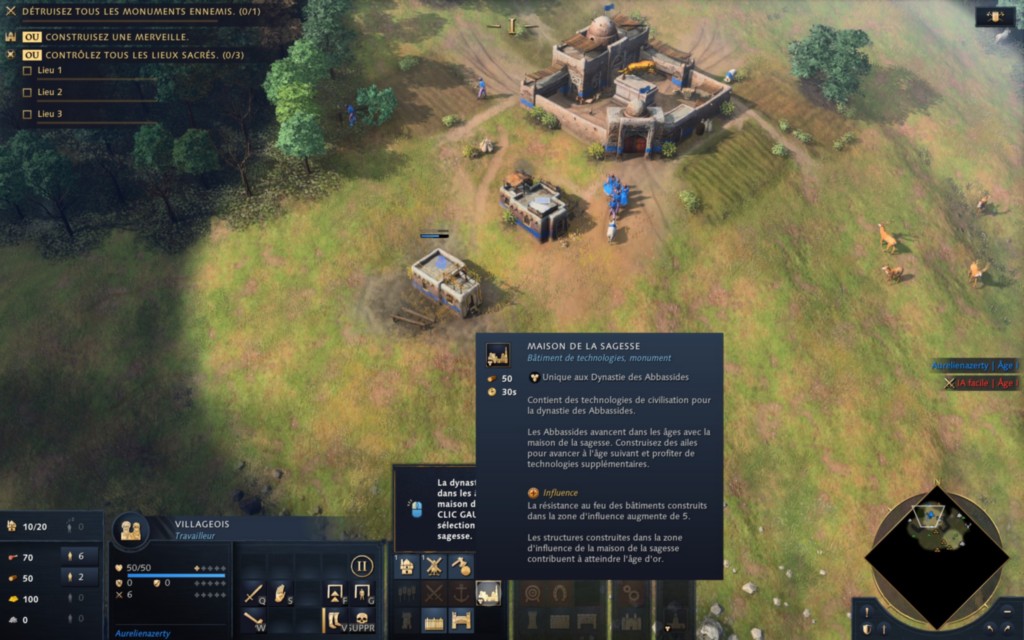Build a mill from the windmill icon

tap(433, 566)
